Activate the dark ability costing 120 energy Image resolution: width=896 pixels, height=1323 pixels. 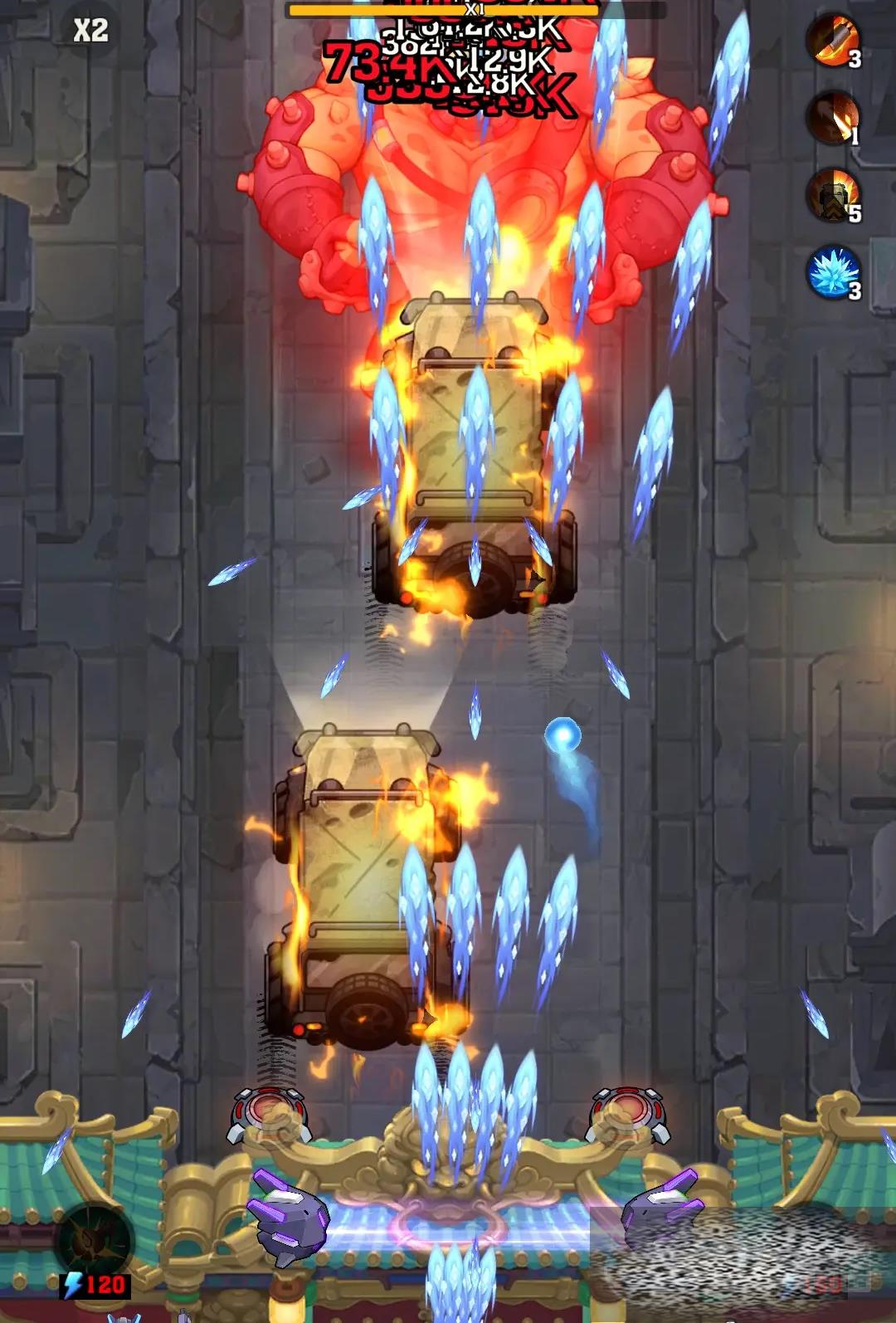(x=95, y=1242)
